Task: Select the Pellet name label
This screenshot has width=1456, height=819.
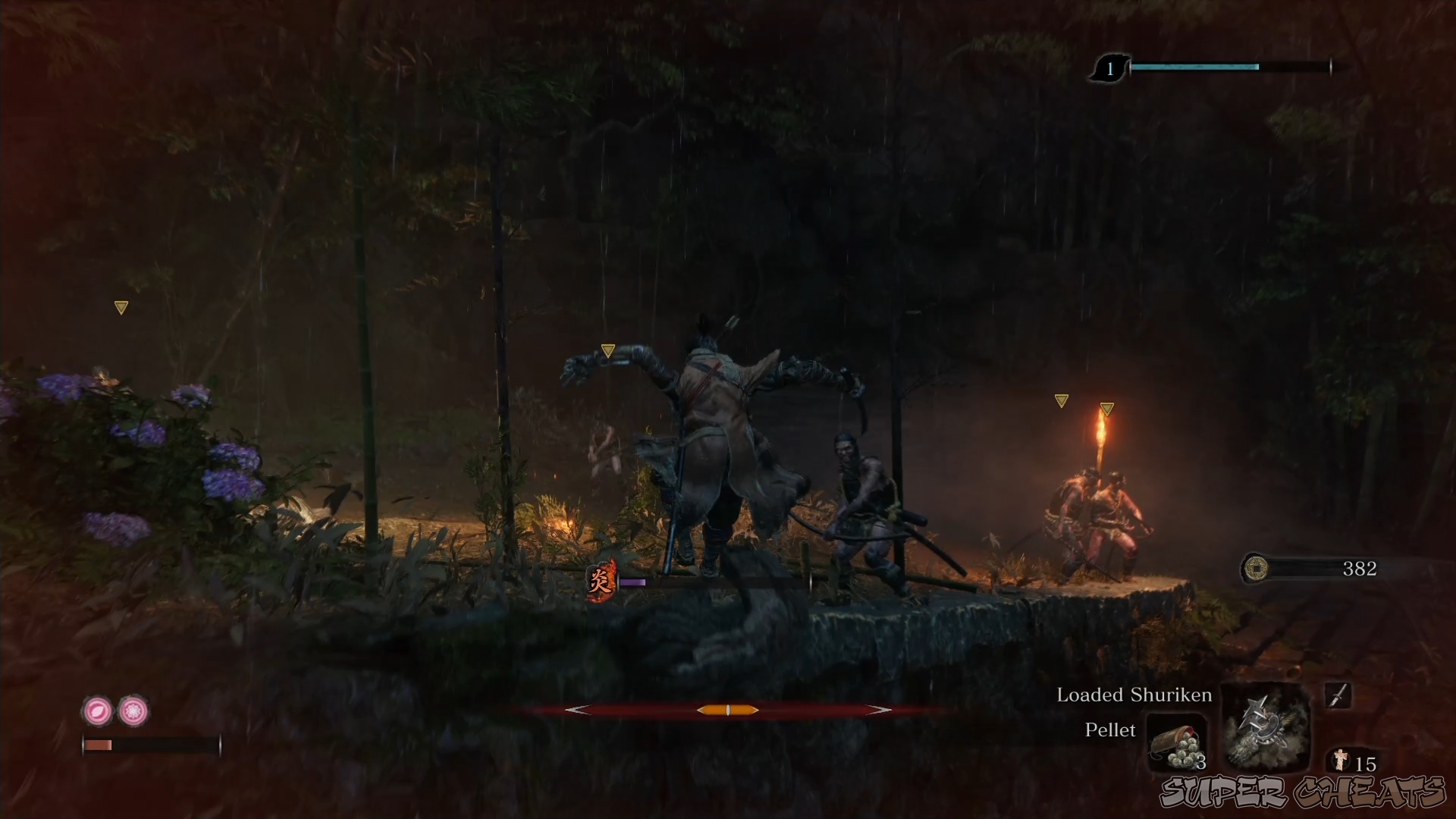Action: tap(1110, 730)
